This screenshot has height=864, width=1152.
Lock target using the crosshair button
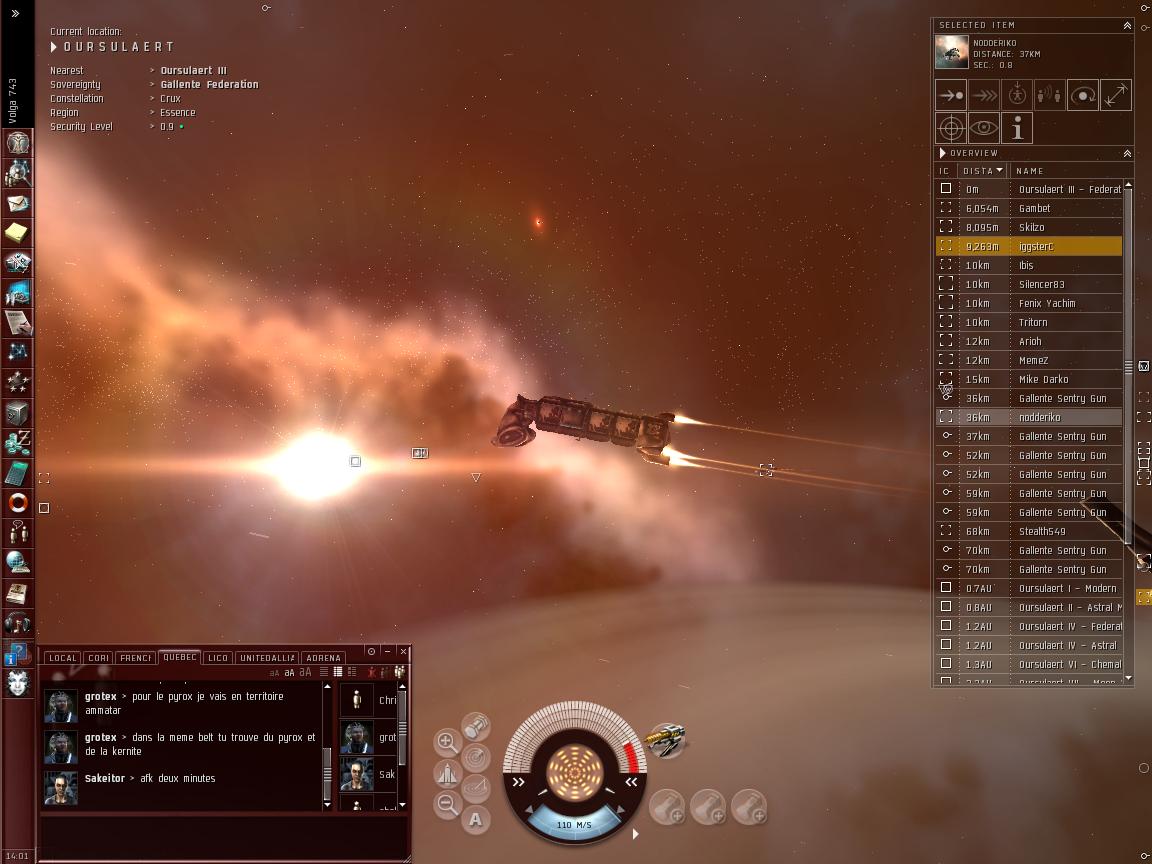click(950, 128)
